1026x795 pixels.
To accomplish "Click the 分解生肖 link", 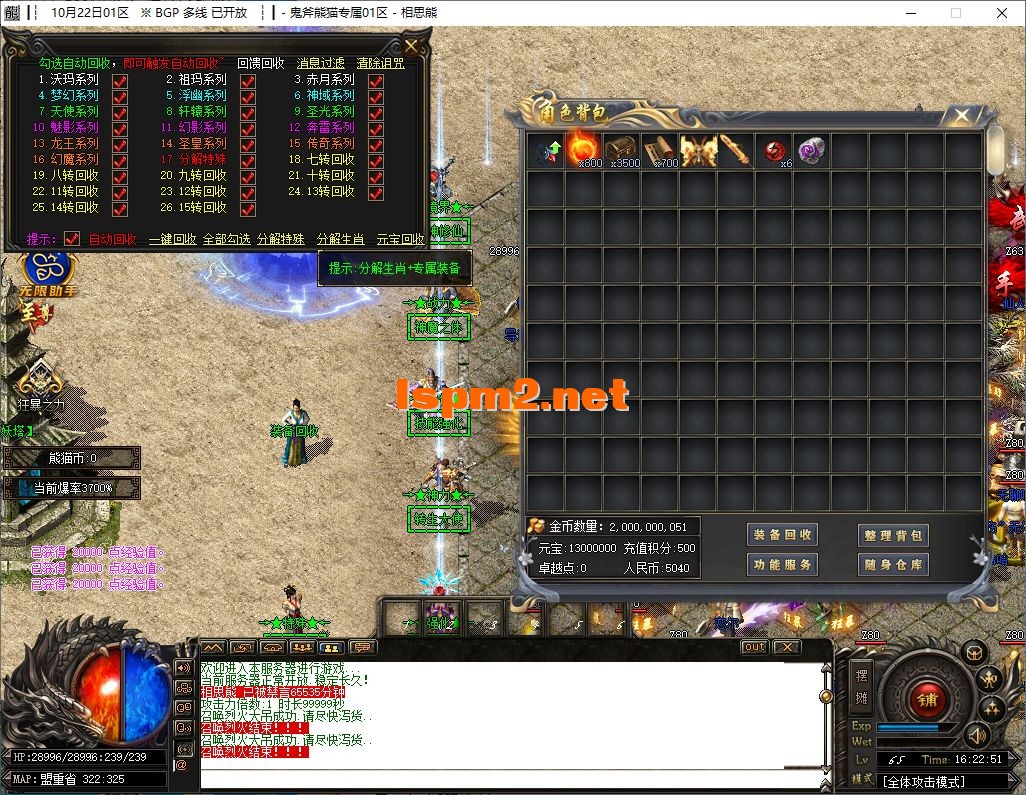I will click(340, 240).
